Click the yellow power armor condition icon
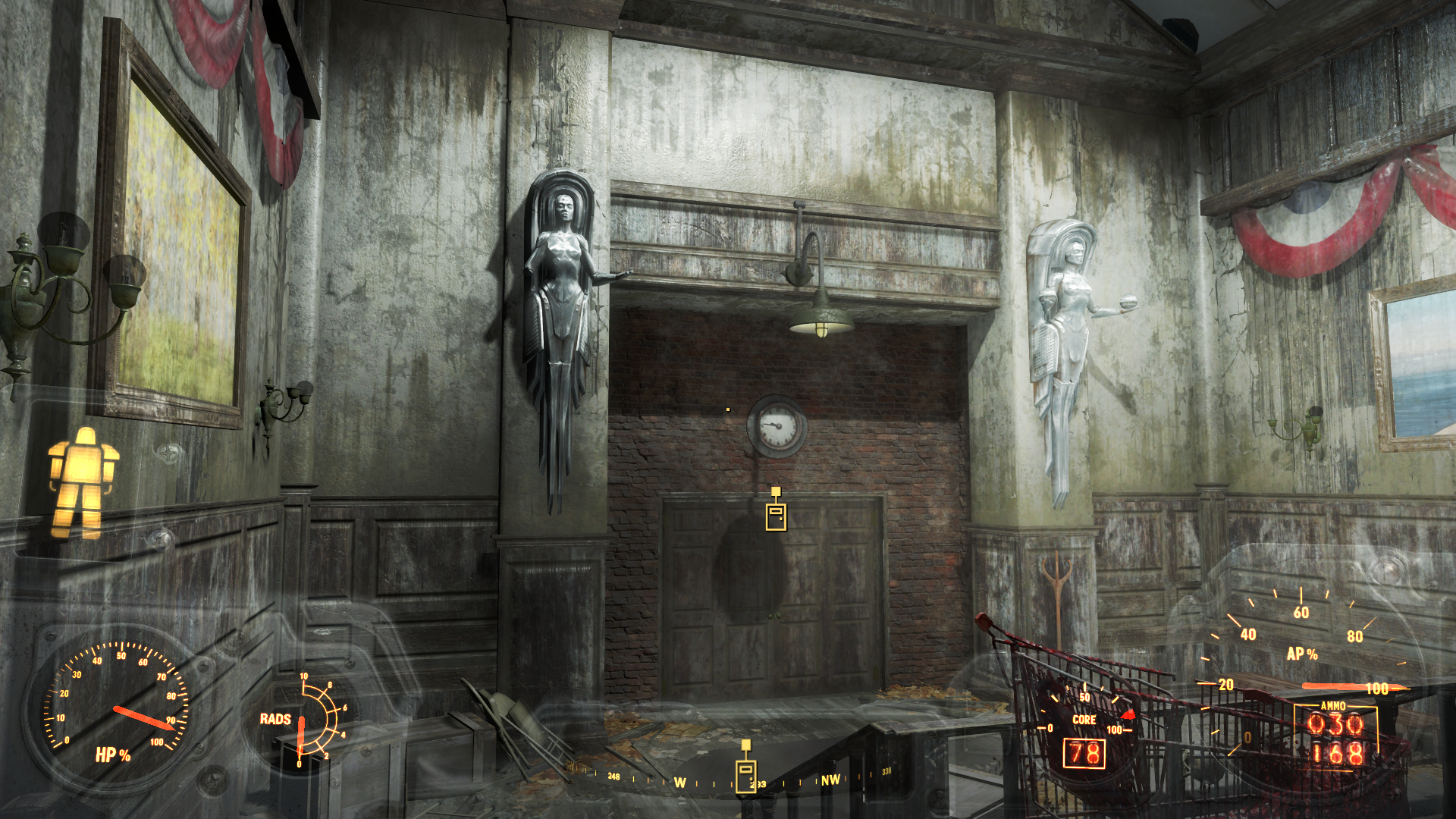 pos(82,483)
